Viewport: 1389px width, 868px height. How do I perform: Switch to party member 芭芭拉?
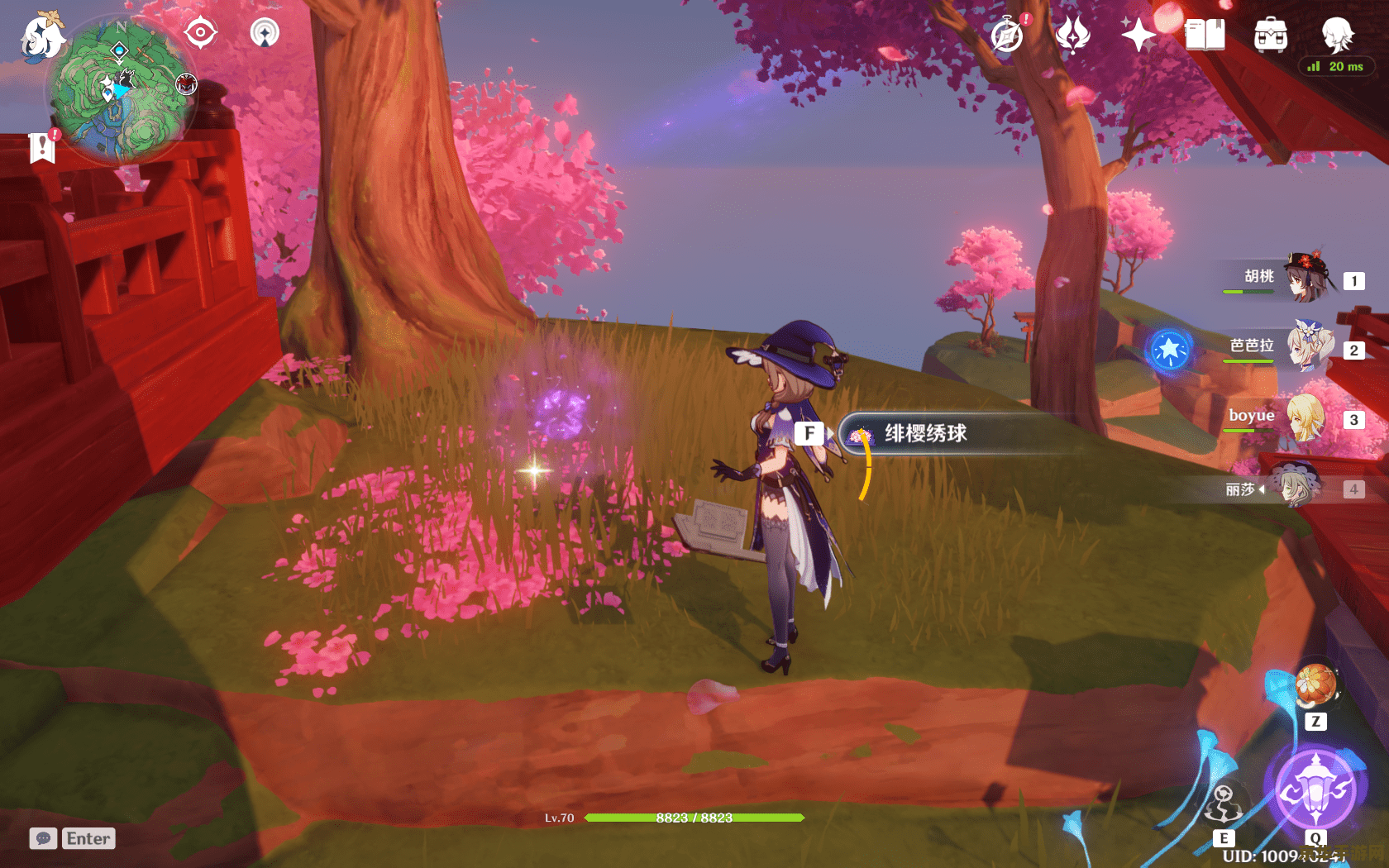point(1306,347)
